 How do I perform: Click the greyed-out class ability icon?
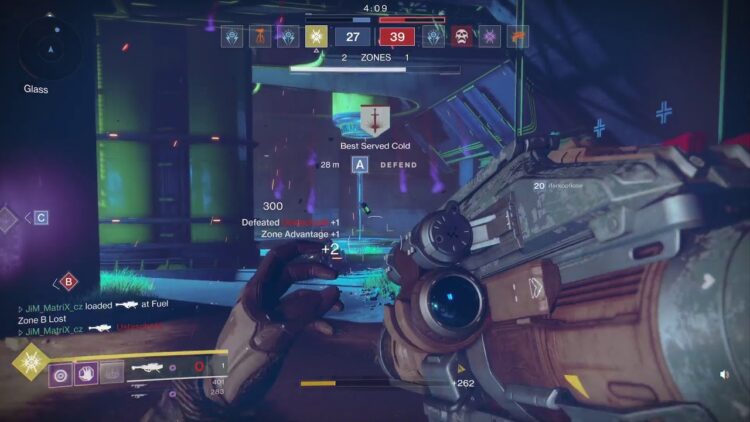[112, 374]
